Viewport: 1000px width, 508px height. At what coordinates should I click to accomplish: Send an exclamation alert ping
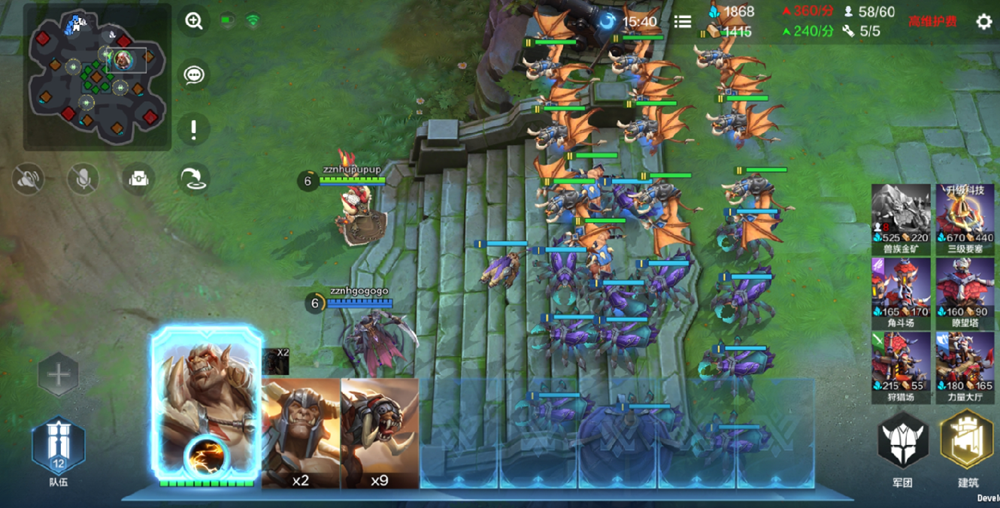[x=194, y=128]
